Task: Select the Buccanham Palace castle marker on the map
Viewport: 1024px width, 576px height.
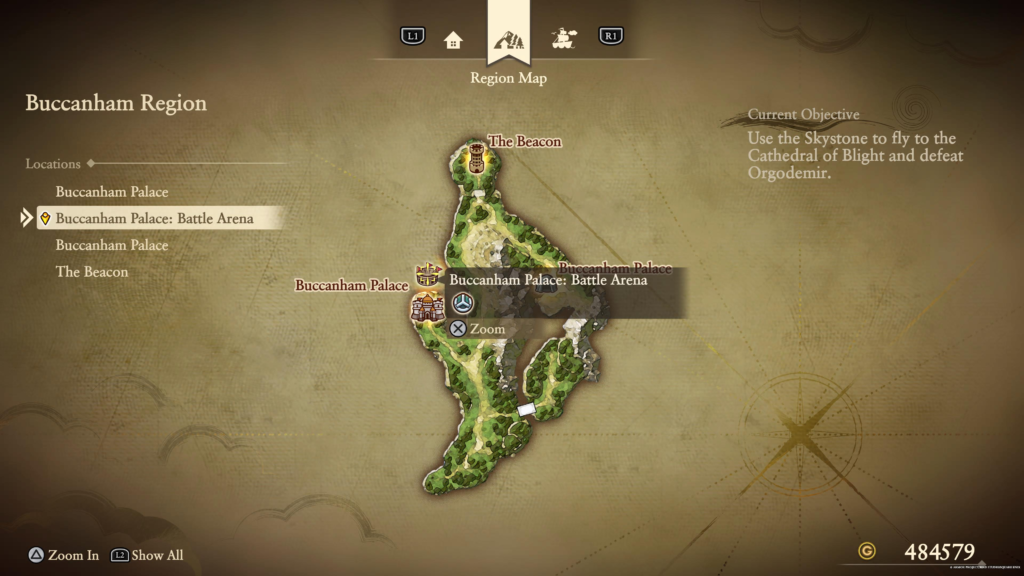Action: pyautogui.click(x=426, y=306)
